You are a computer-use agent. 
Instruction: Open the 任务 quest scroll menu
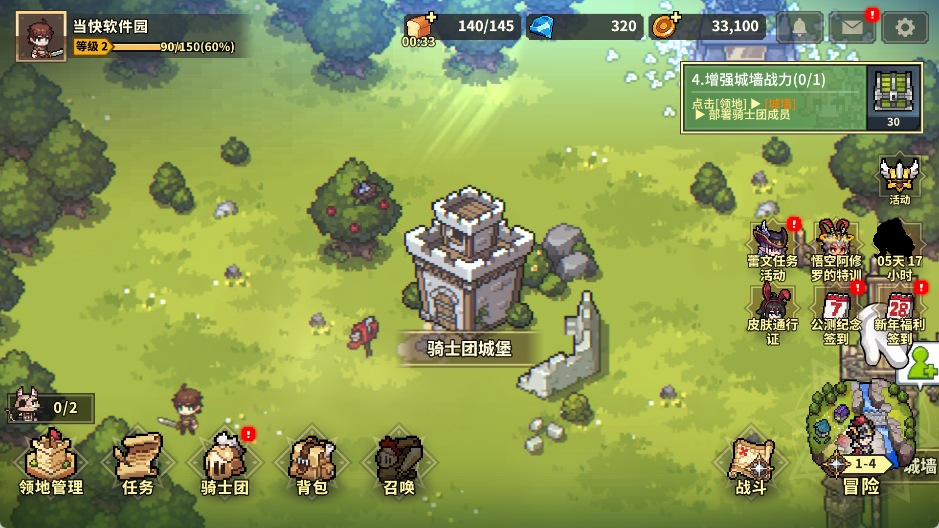138,464
